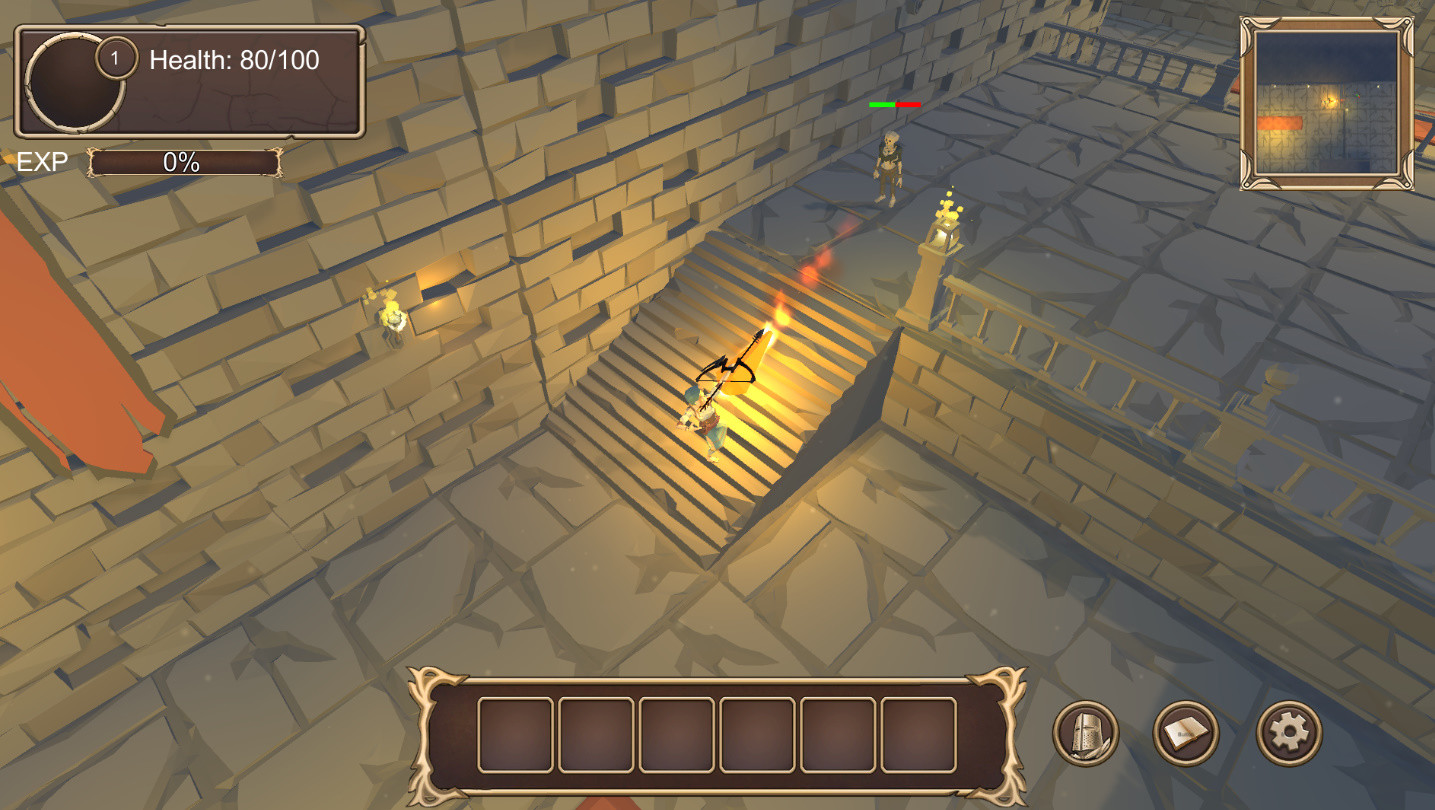This screenshot has width=1435, height=810.
Task: Open the gear settings menu
Action: click(x=1289, y=733)
